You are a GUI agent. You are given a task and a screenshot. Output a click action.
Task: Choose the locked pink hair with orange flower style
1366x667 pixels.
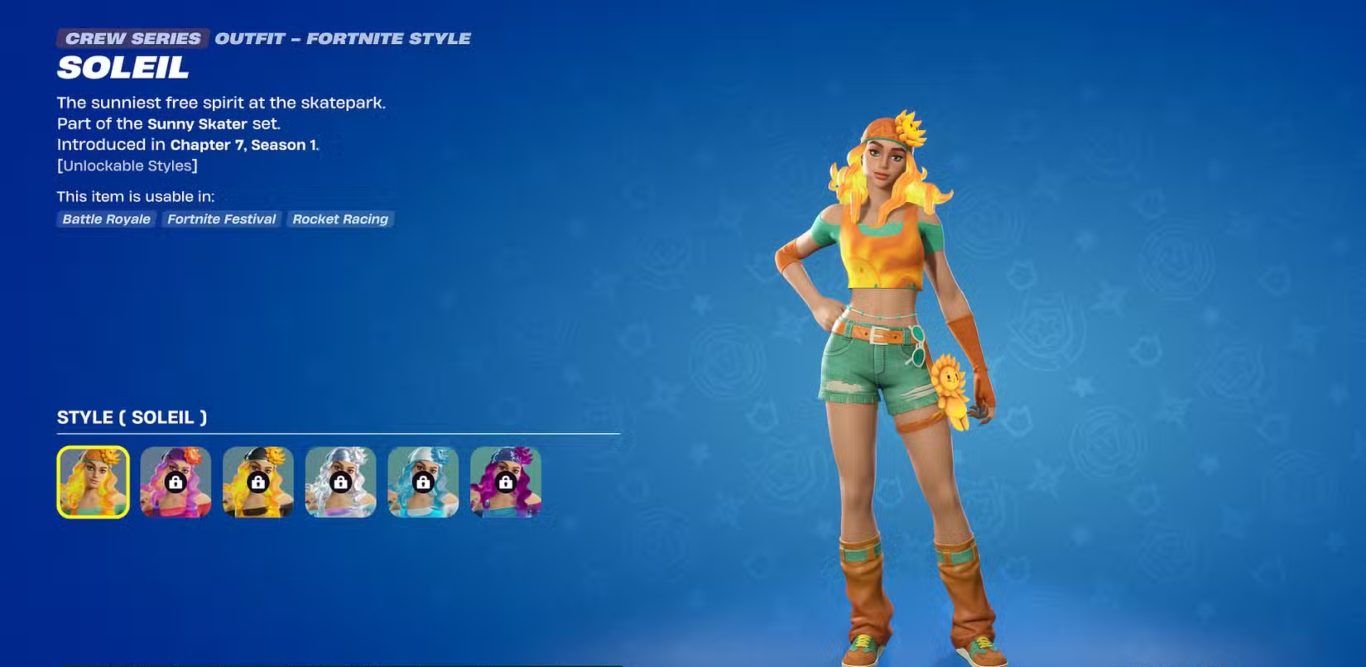coord(176,482)
